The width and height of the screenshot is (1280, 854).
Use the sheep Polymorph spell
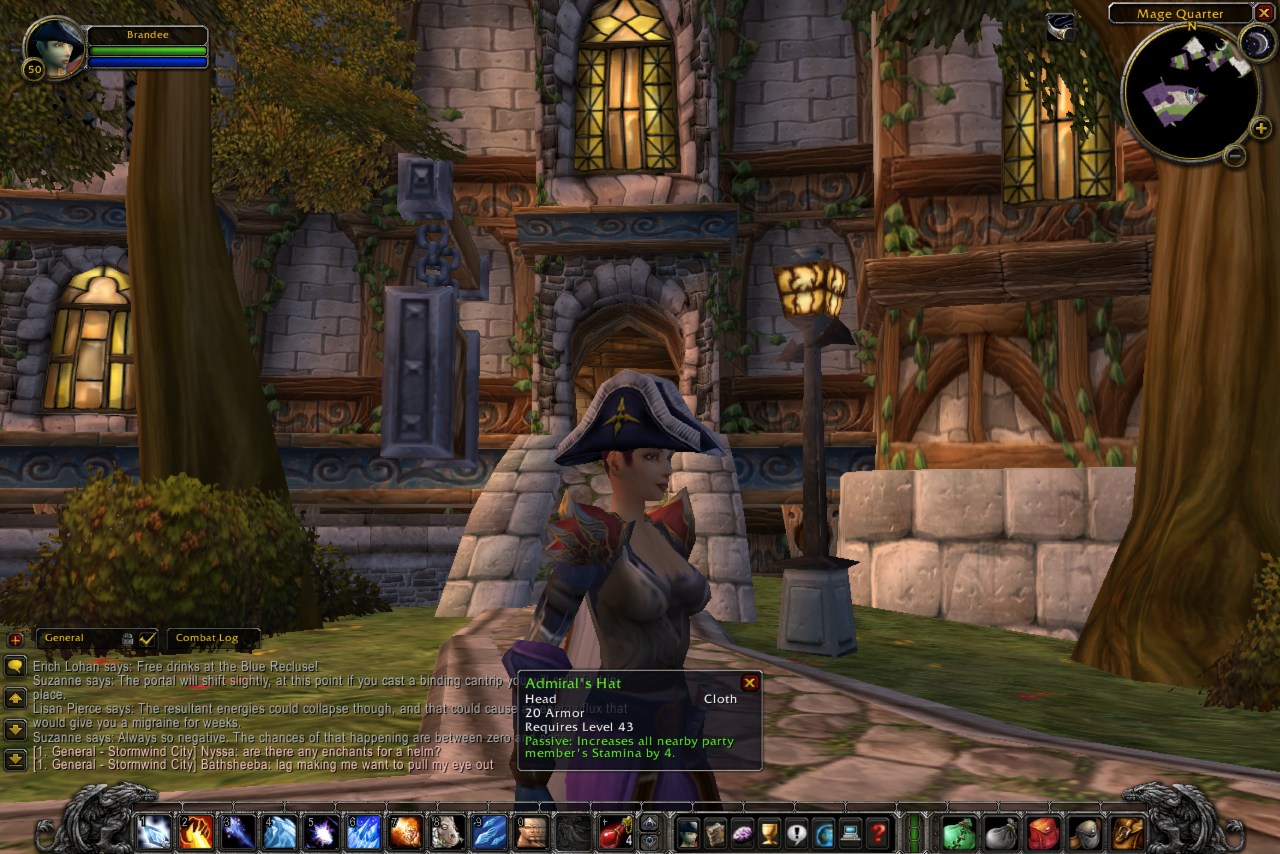(448, 831)
